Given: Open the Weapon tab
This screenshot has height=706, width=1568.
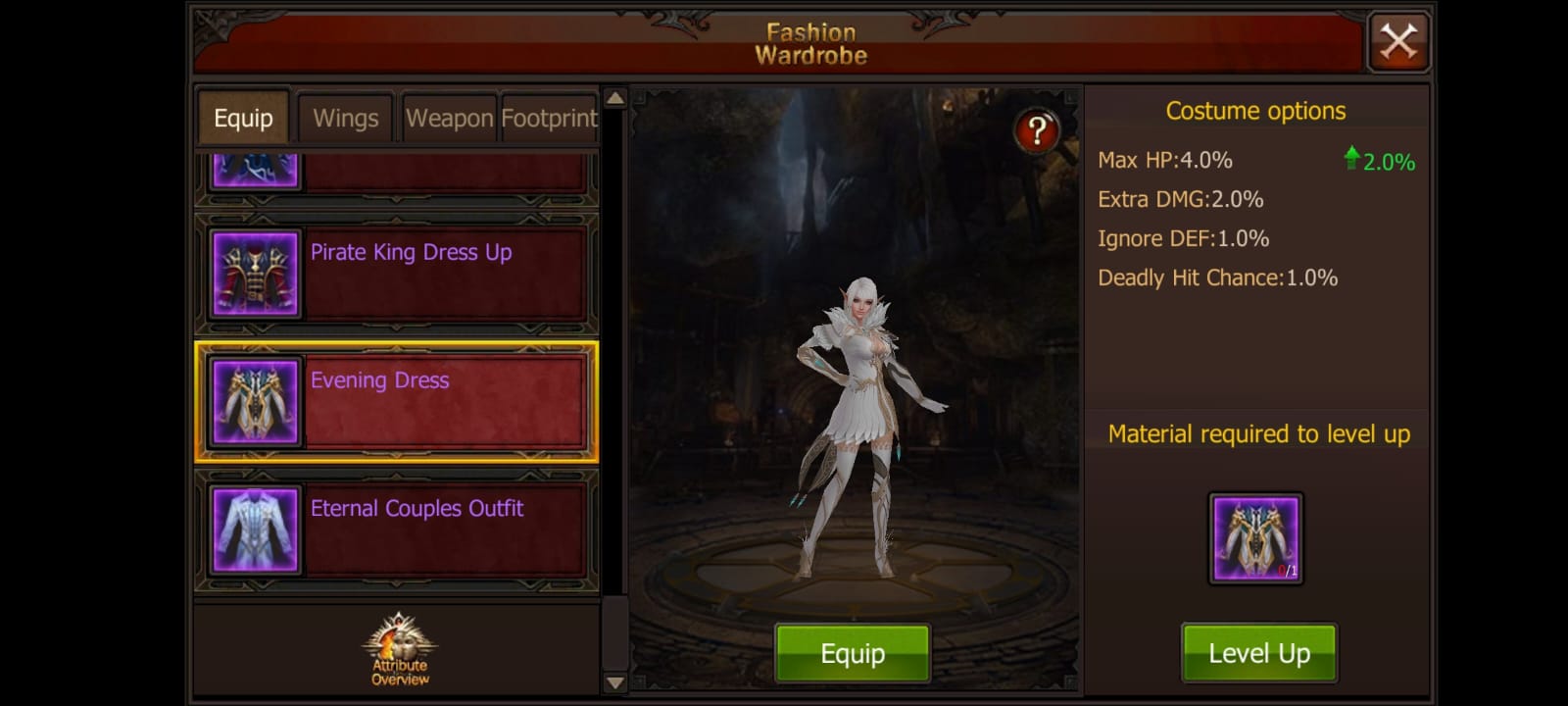Looking at the screenshot, I should tap(448, 118).
